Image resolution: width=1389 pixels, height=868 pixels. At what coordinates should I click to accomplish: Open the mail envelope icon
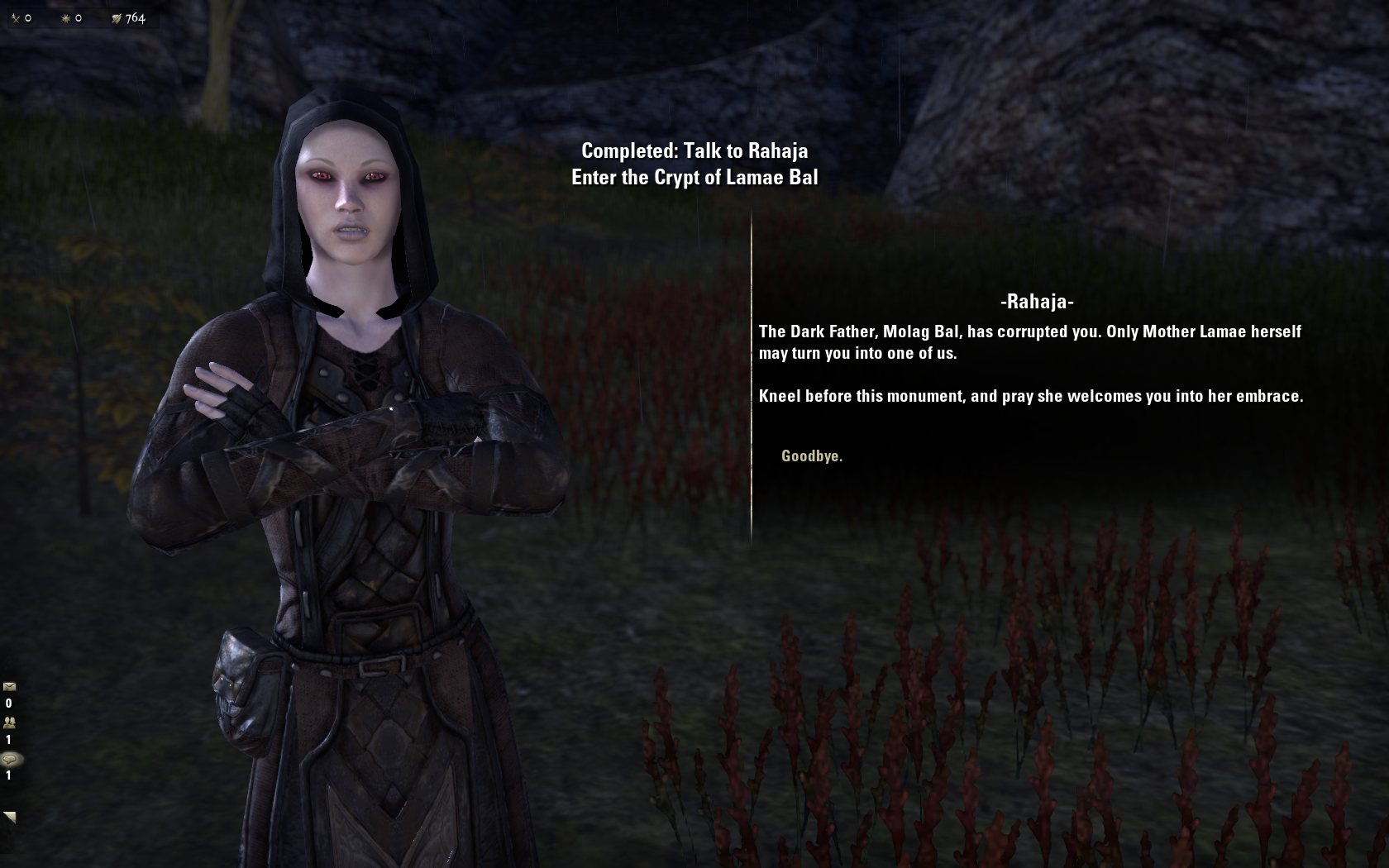(x=10, y=686)
